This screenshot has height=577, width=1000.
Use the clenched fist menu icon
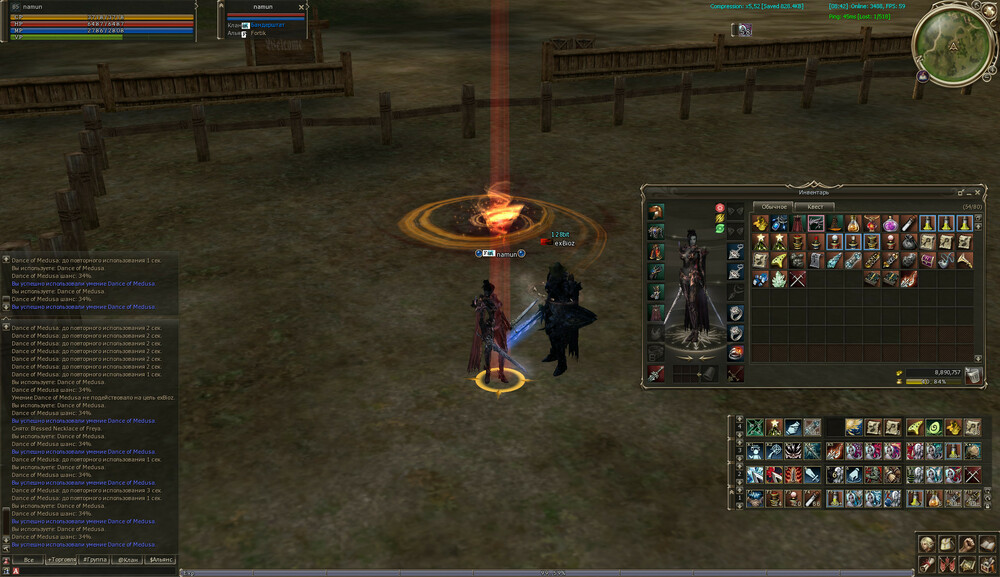point(967,544)
